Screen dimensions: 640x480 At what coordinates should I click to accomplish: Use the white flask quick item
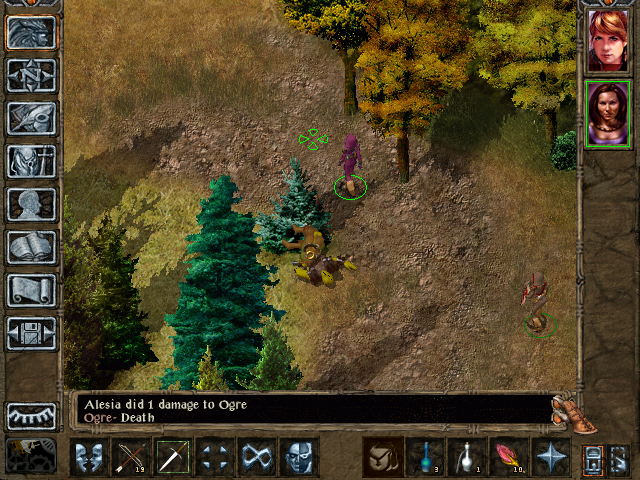click(x=467, y=458)
